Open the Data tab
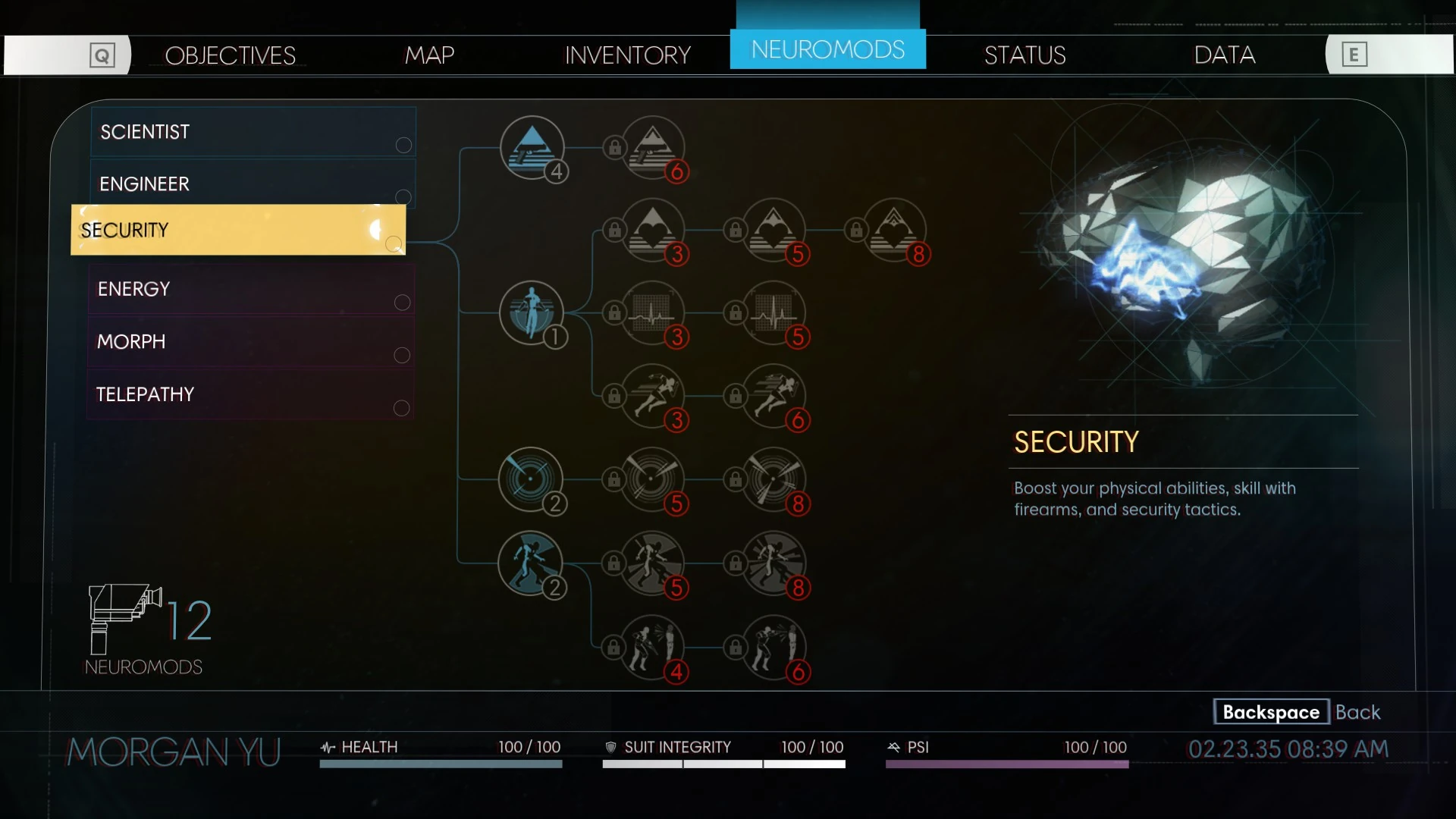 point(1224,55)
